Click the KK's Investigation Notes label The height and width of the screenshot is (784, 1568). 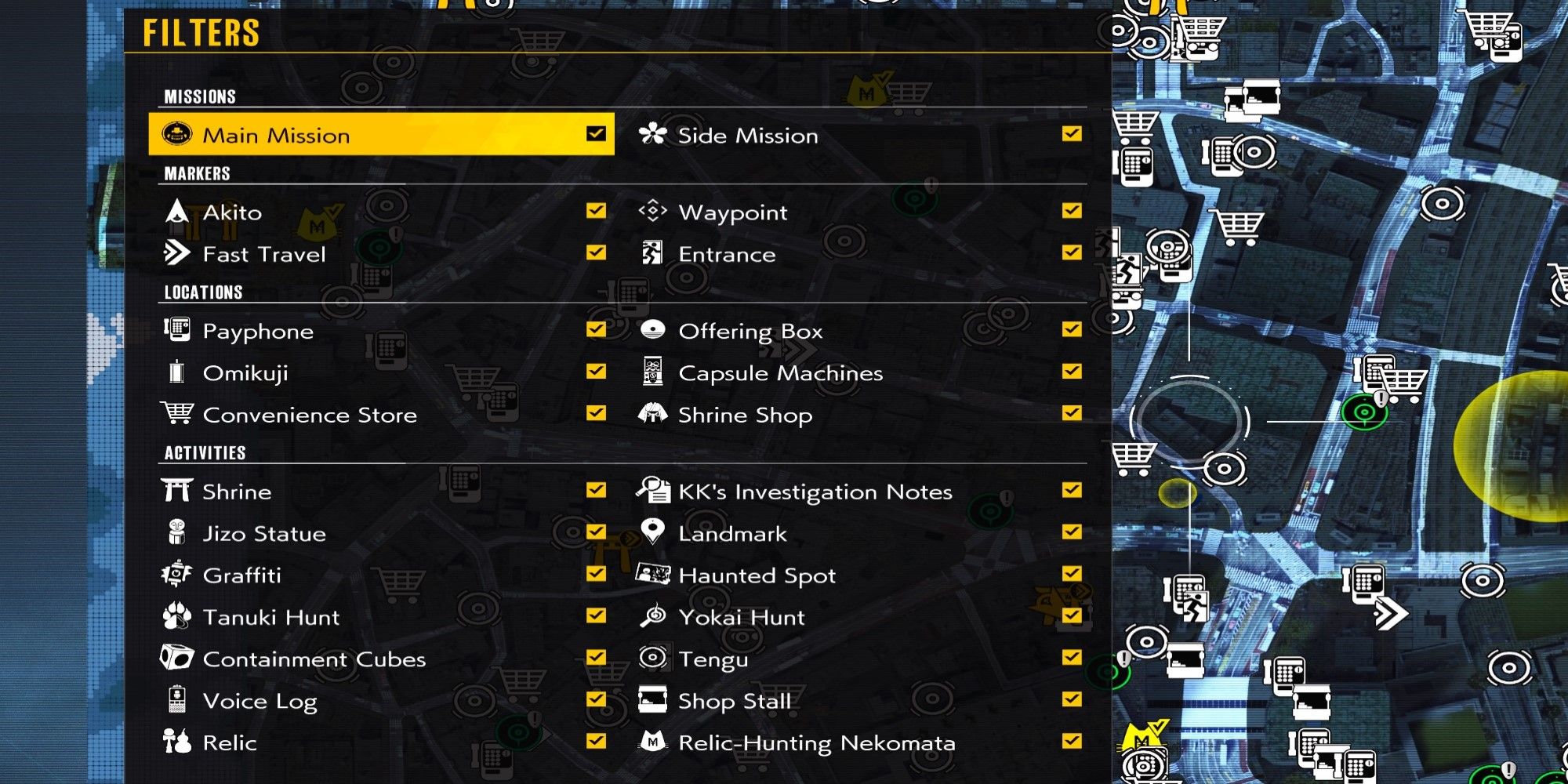point(815,492)
